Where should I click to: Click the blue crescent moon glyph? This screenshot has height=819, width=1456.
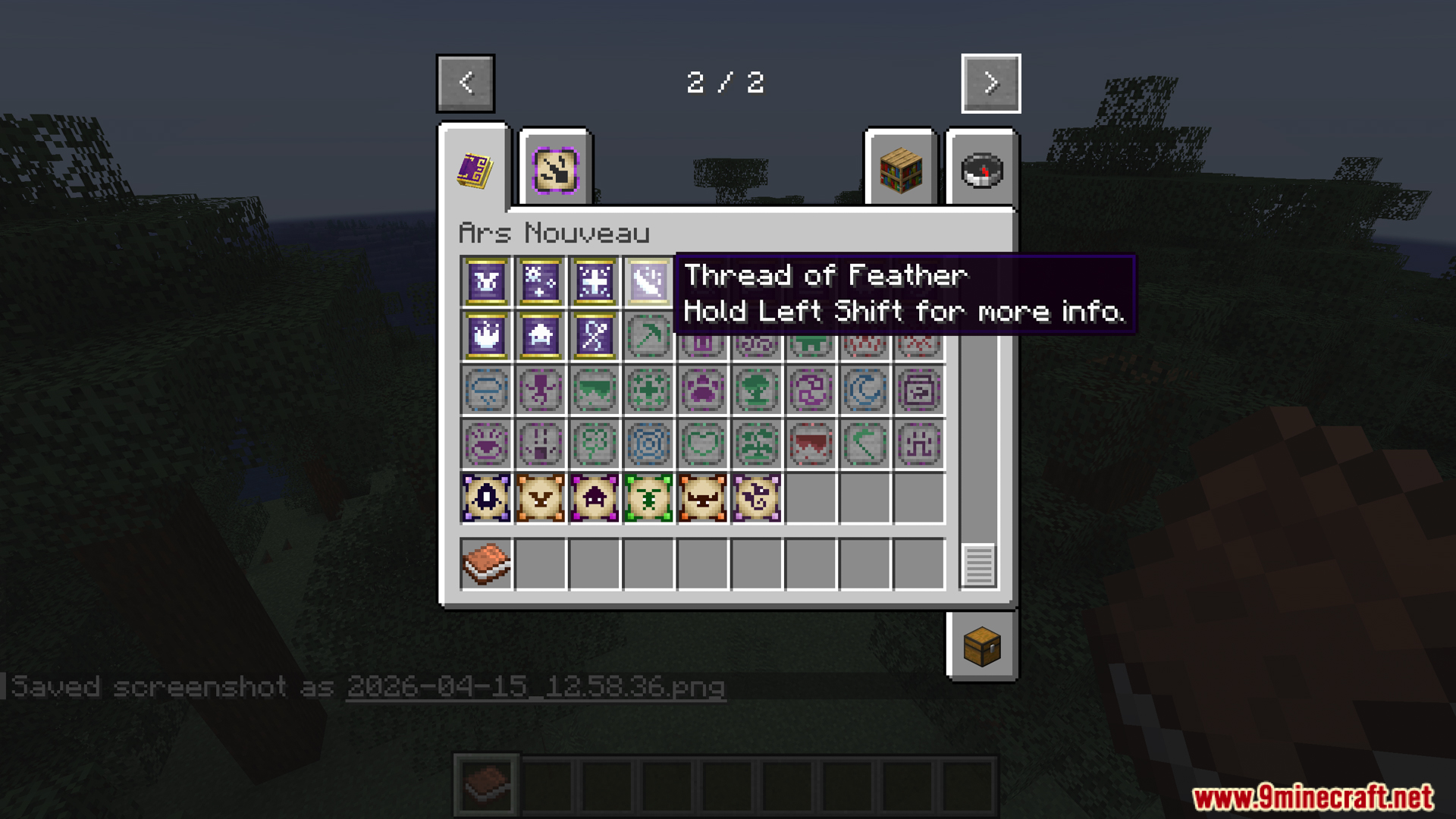[x=864, y=389]
